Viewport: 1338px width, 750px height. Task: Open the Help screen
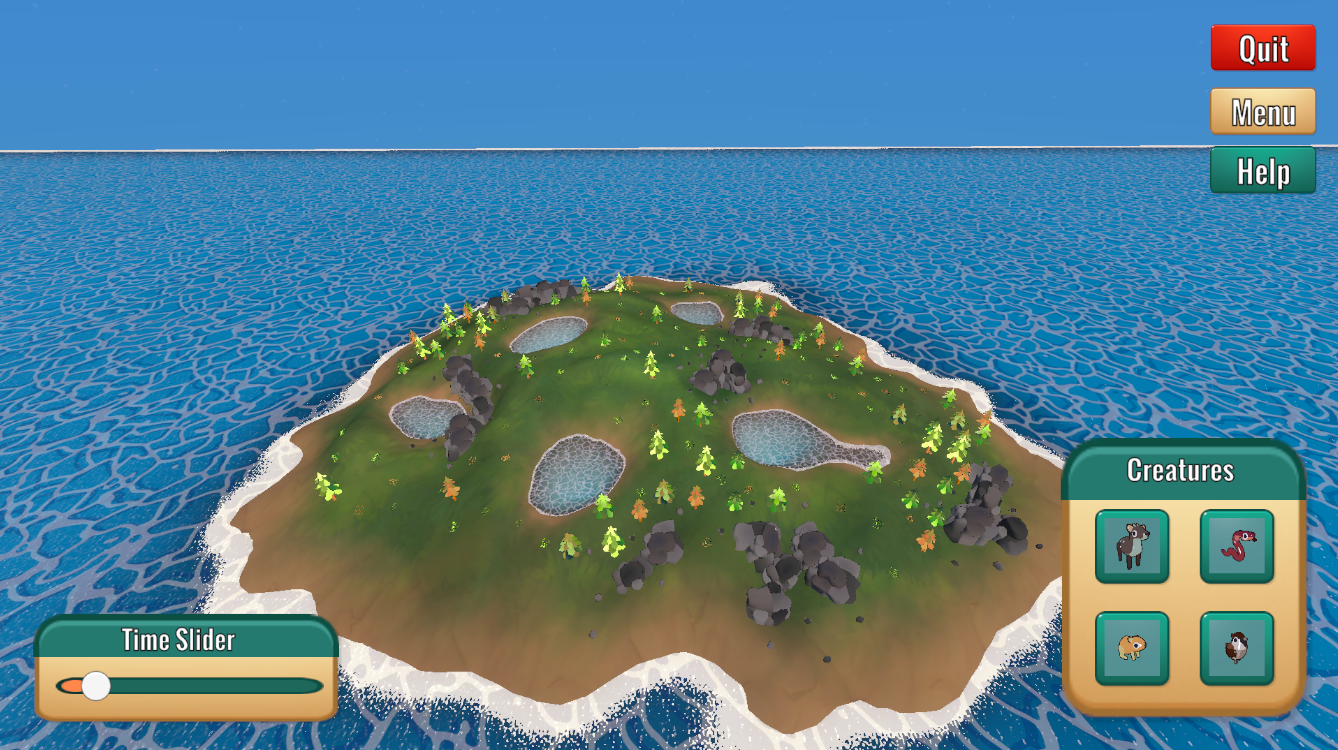coord(1263,170)
